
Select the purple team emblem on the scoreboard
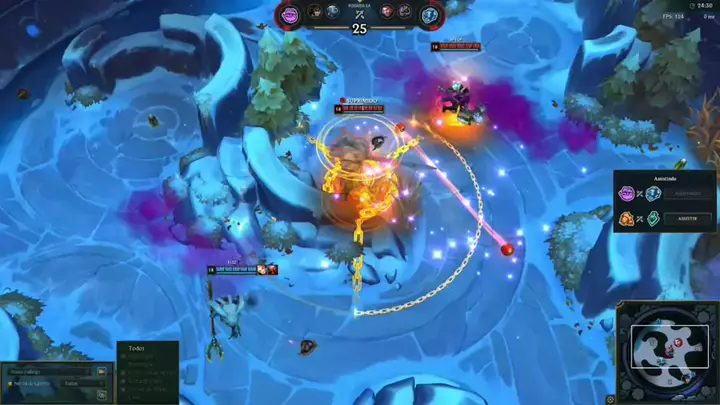[290, 13]
